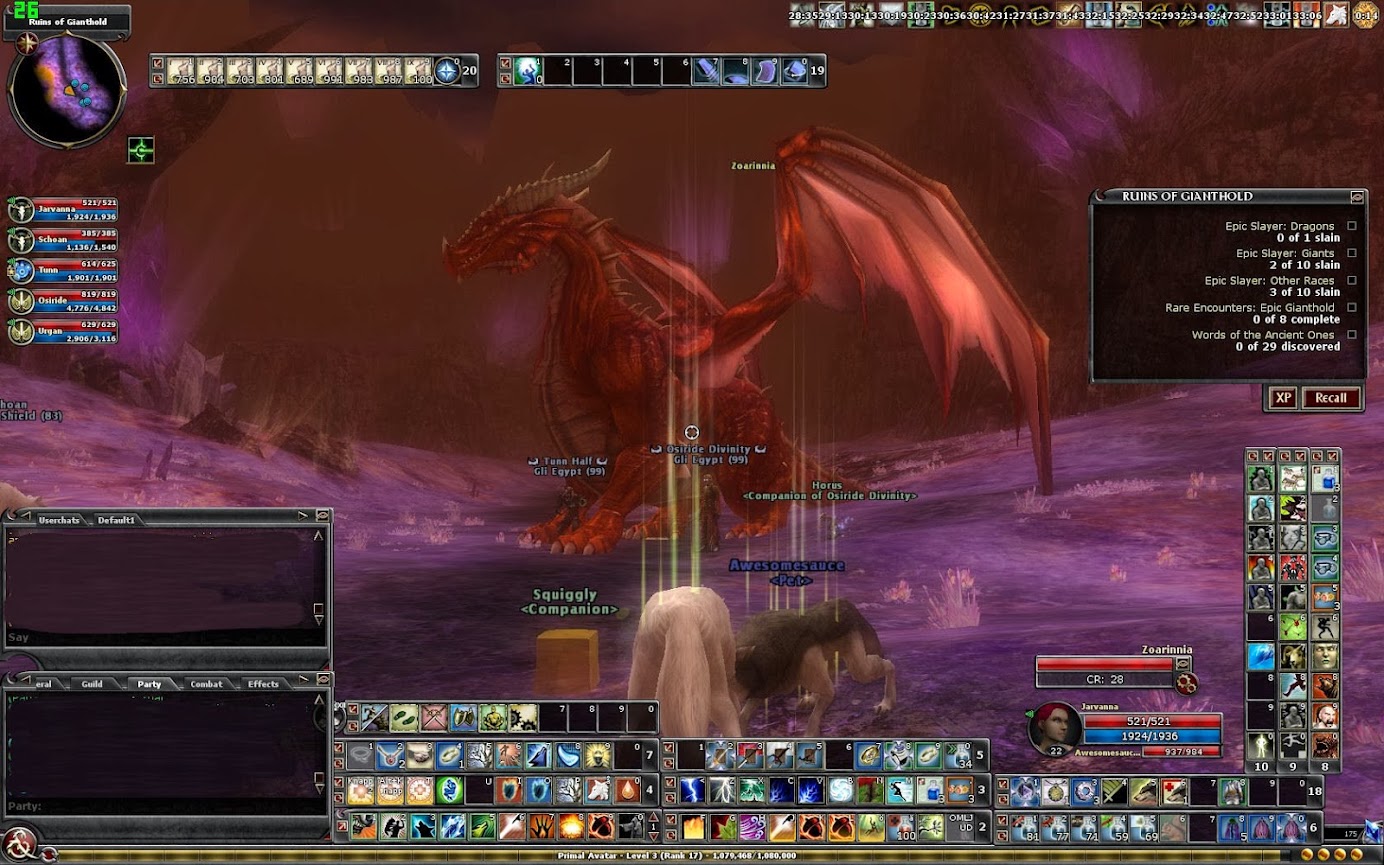Switch to the Guild chat tab
This screenshot has height=865, width=1384.
click(92, 684)
